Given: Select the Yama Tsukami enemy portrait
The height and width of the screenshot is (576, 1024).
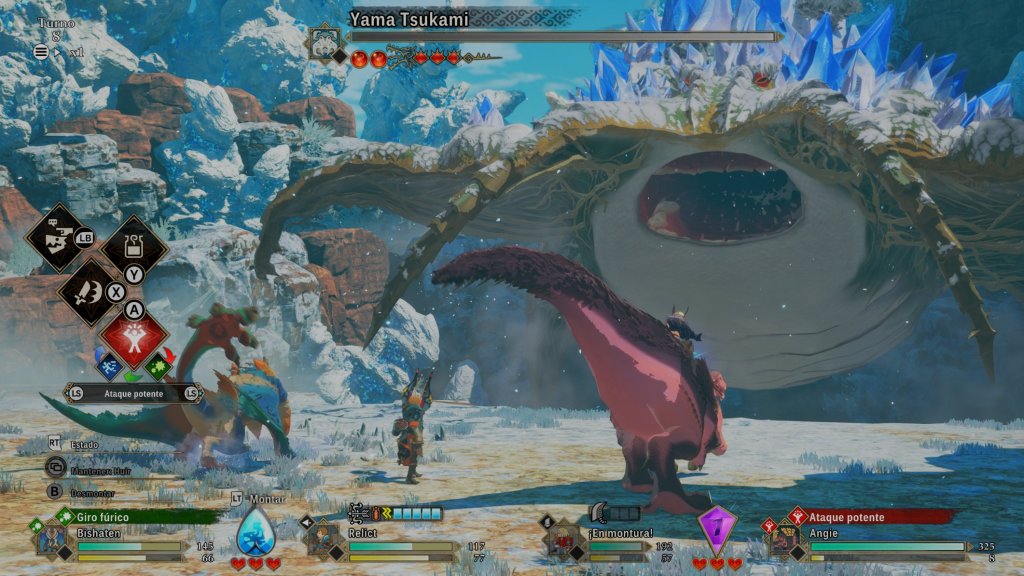Looking at the screenshot, I should pyautogui.click(x=324, y=44).
